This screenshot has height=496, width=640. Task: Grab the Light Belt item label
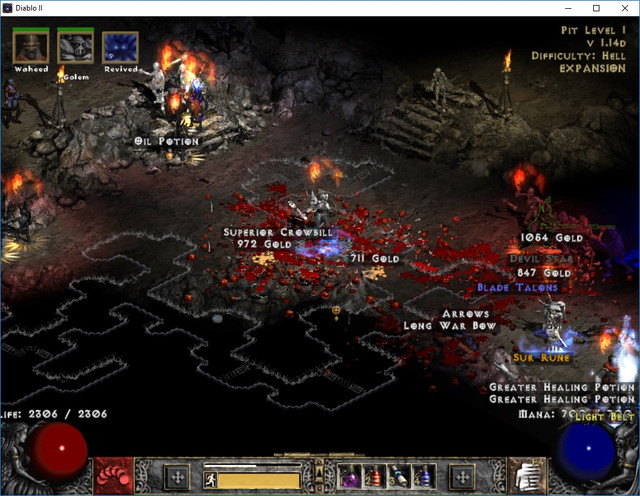tap(606, 415)
